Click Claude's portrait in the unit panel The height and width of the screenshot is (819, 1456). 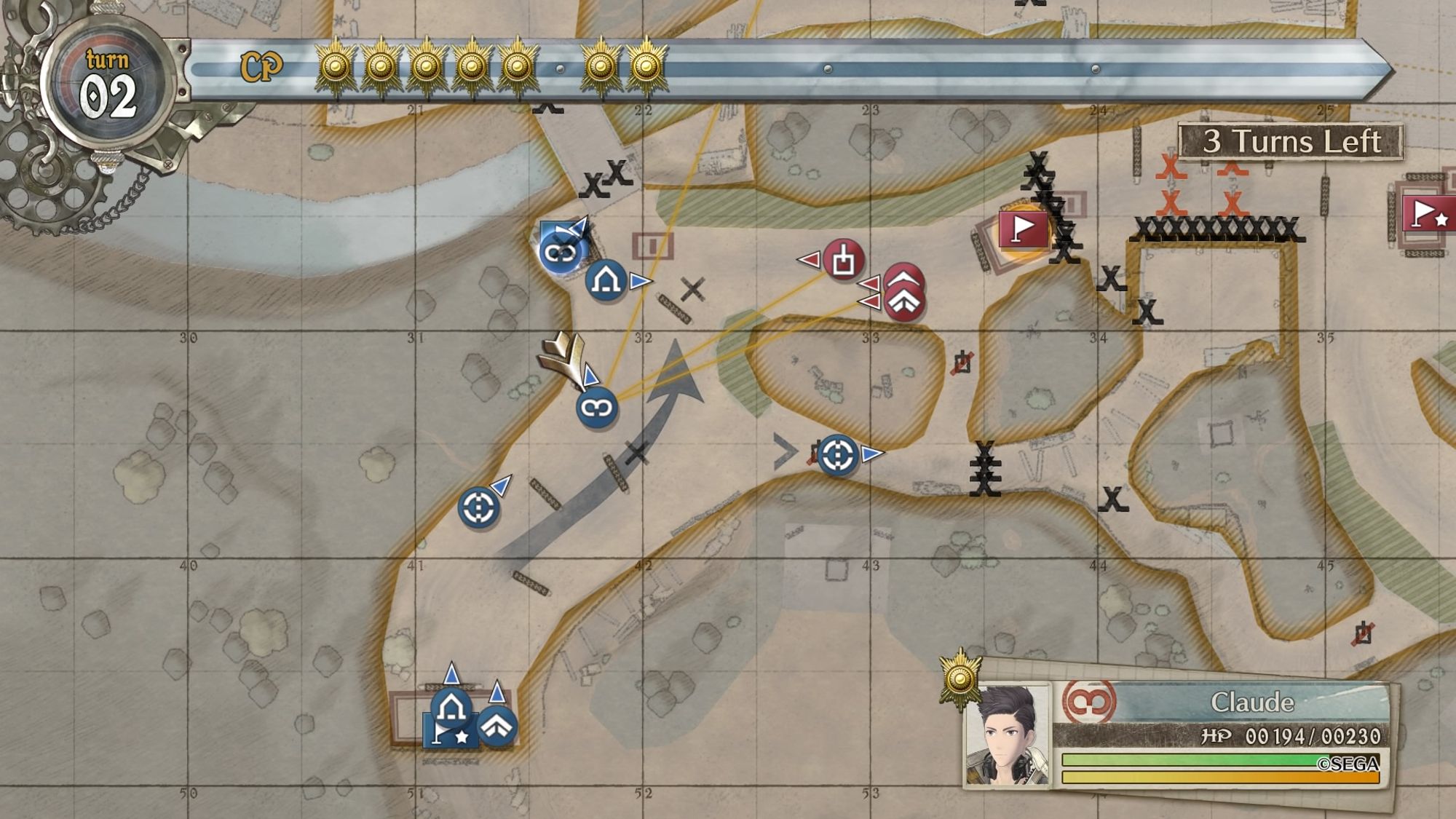coord(1007,735)
